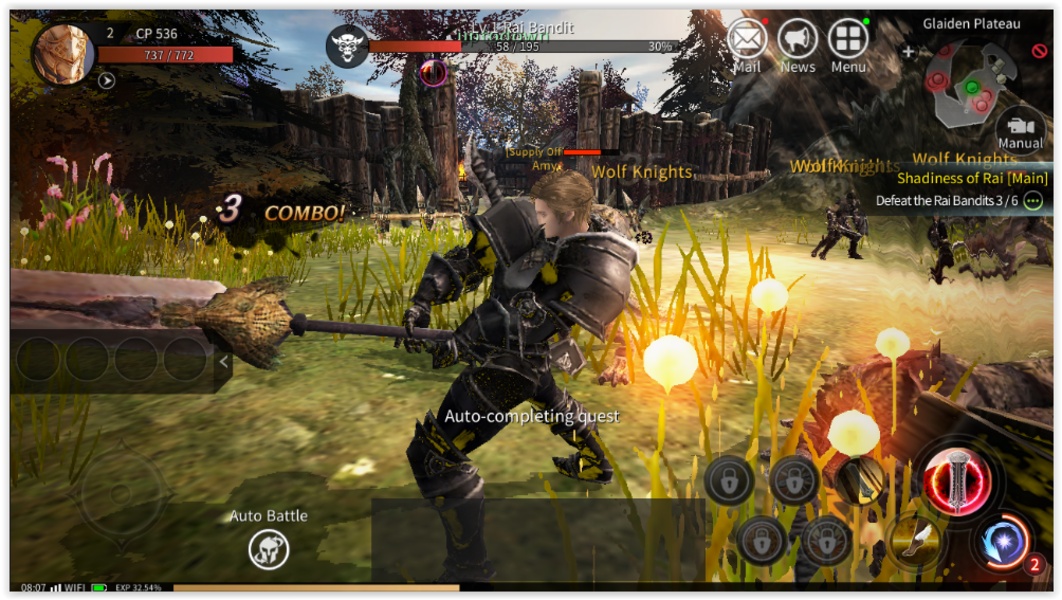Click the plus button beside the minimap

(x=908, y=51)
